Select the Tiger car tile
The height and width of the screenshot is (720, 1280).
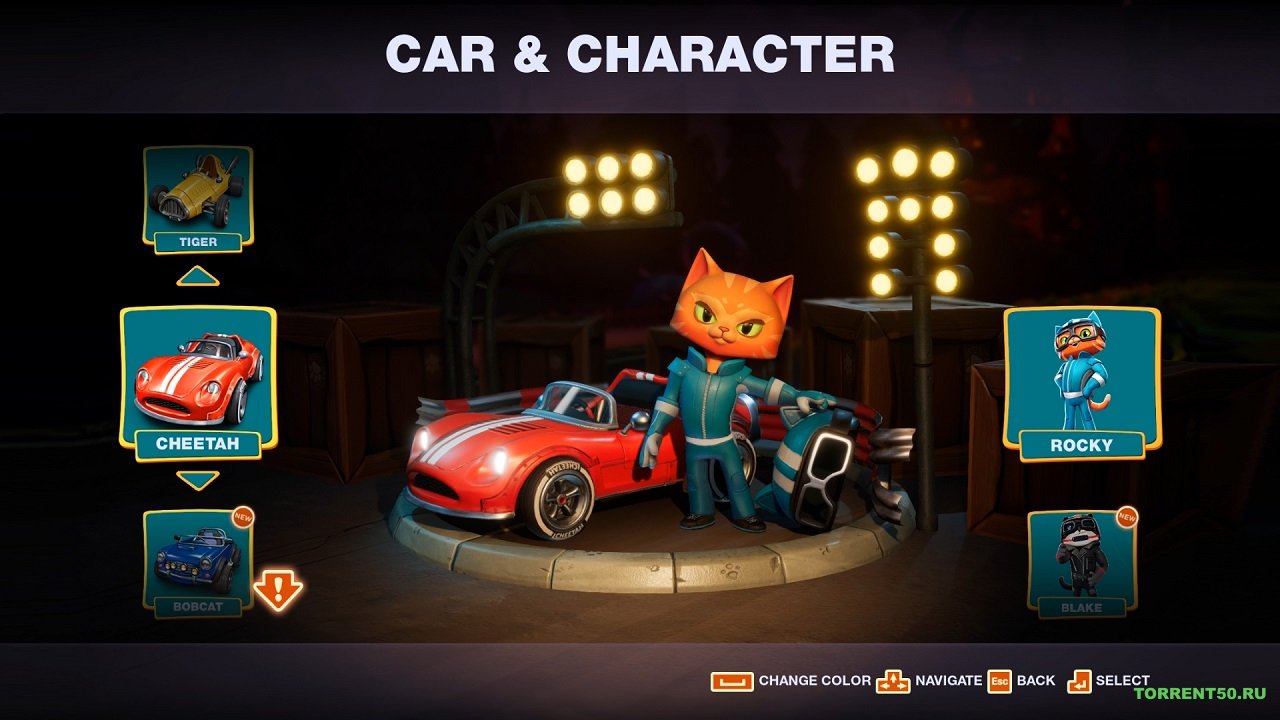[x=198, y=198]
